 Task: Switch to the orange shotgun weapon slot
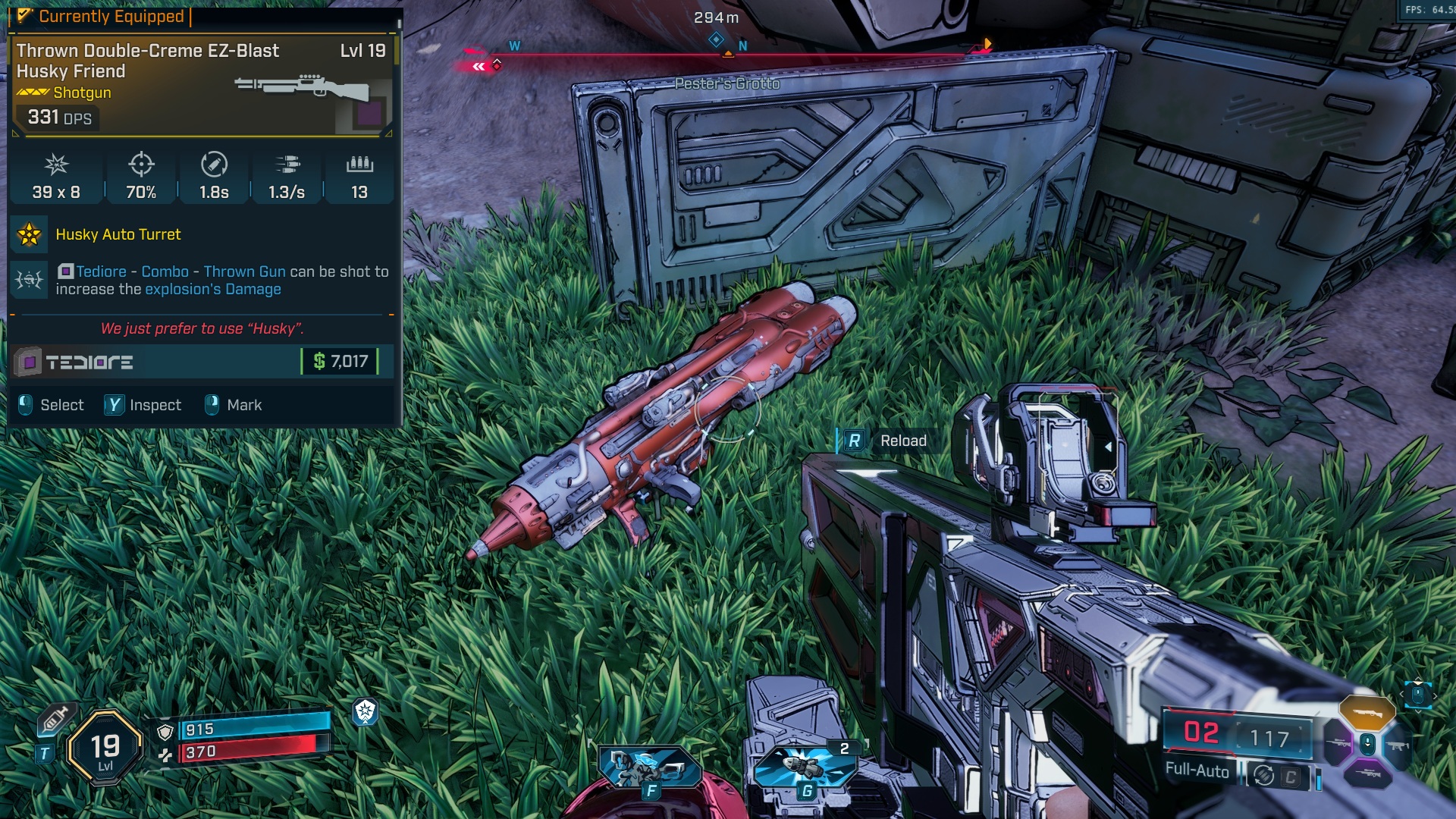1367,713
